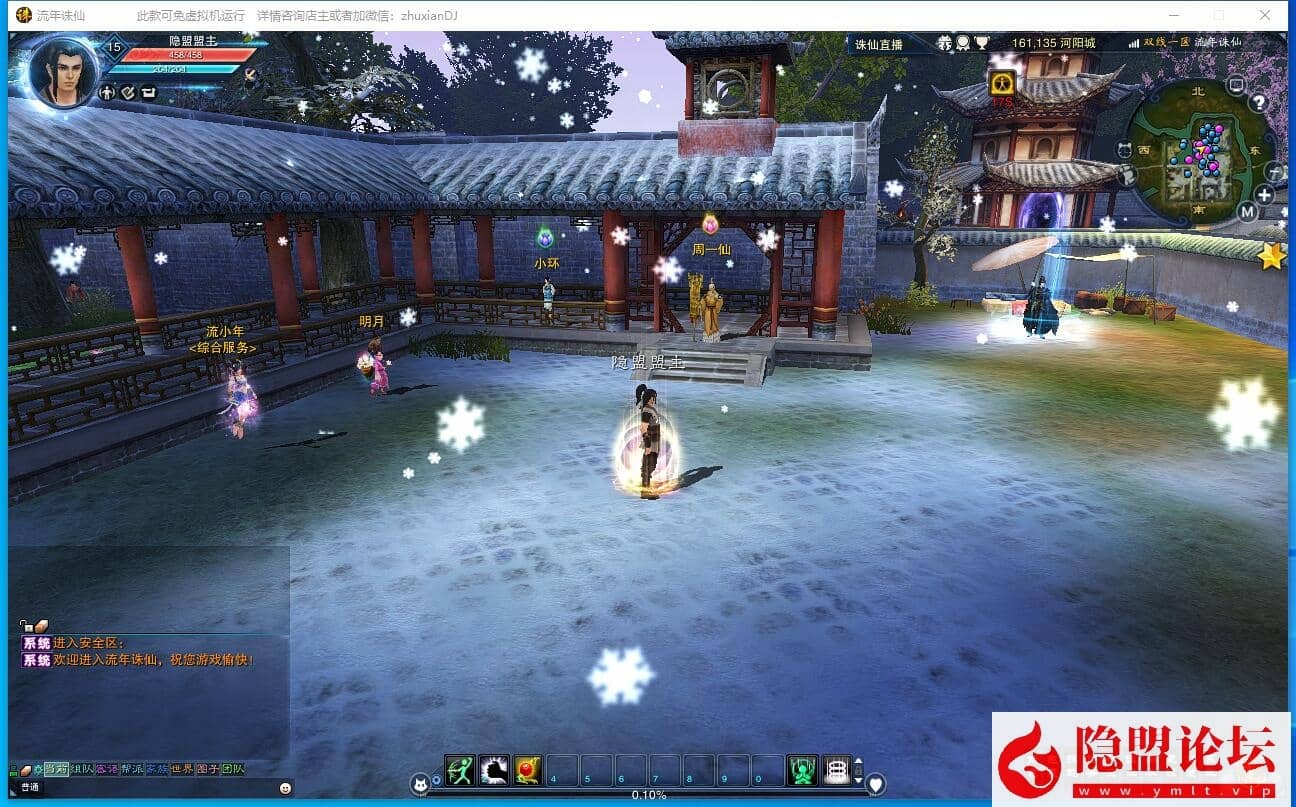The height and width of the screenshot is (807, 1296).
Task: Click the 0.10% experience bar
Action: point(648,795)
